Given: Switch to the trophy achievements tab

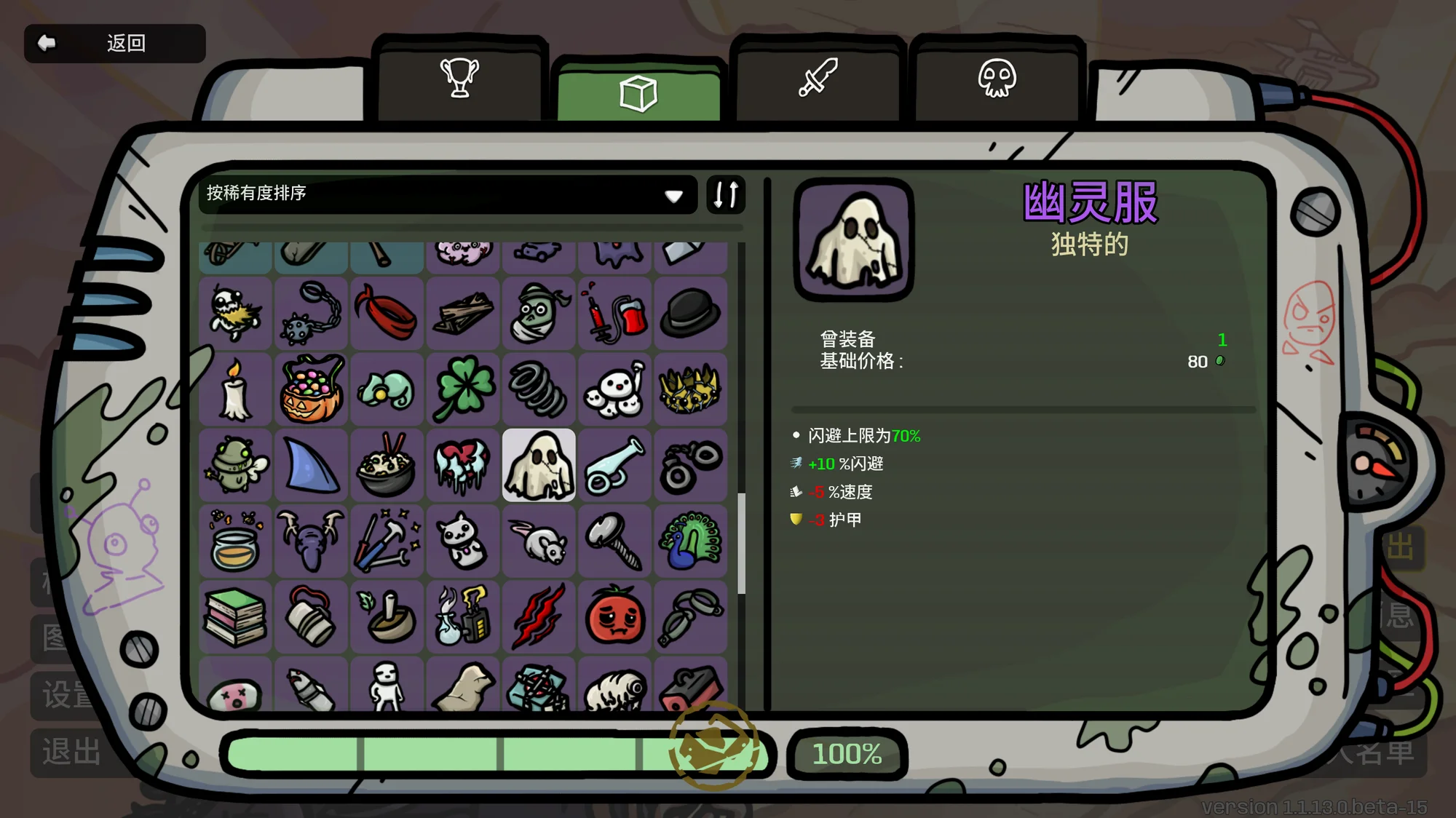Looking at the screenshot, I should point(459,79).
